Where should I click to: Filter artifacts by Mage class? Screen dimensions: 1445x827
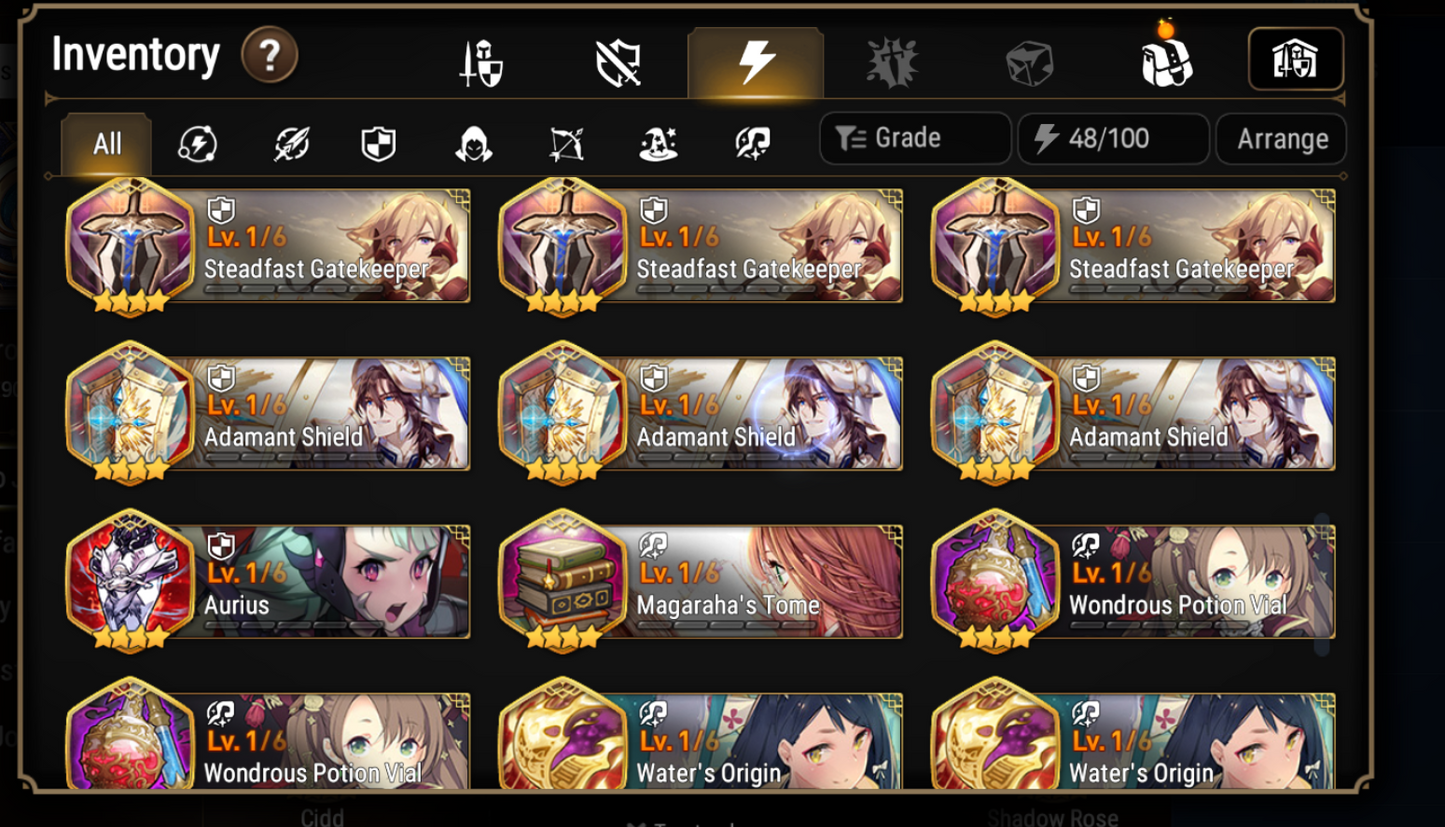(x=657, y=143)
